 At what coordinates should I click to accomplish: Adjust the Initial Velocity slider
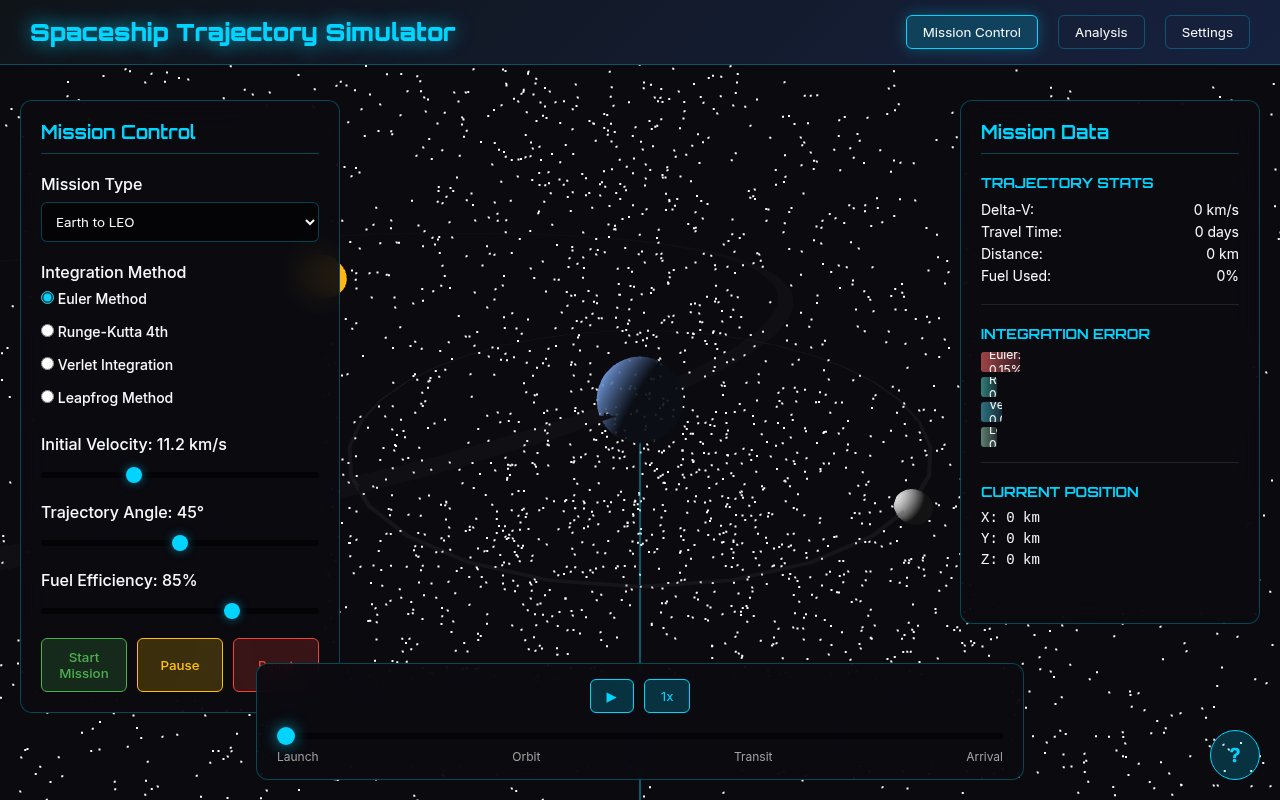pos(133,475)
